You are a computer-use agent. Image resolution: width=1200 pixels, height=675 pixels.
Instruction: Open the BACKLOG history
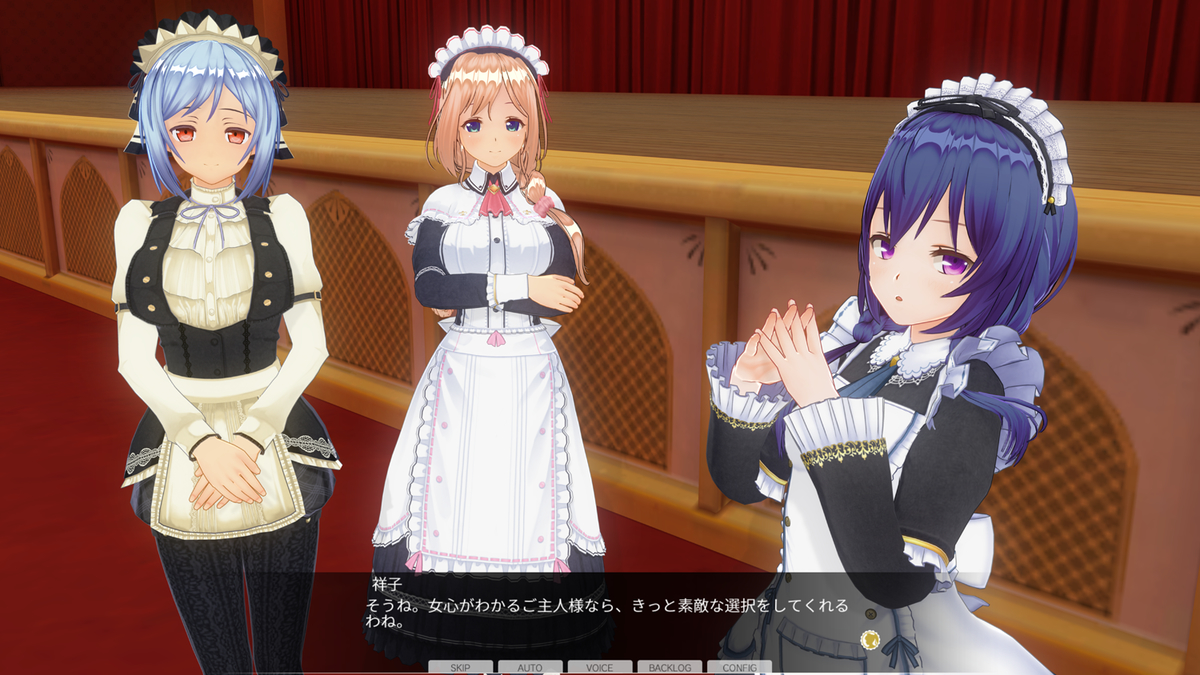(670, 667)
